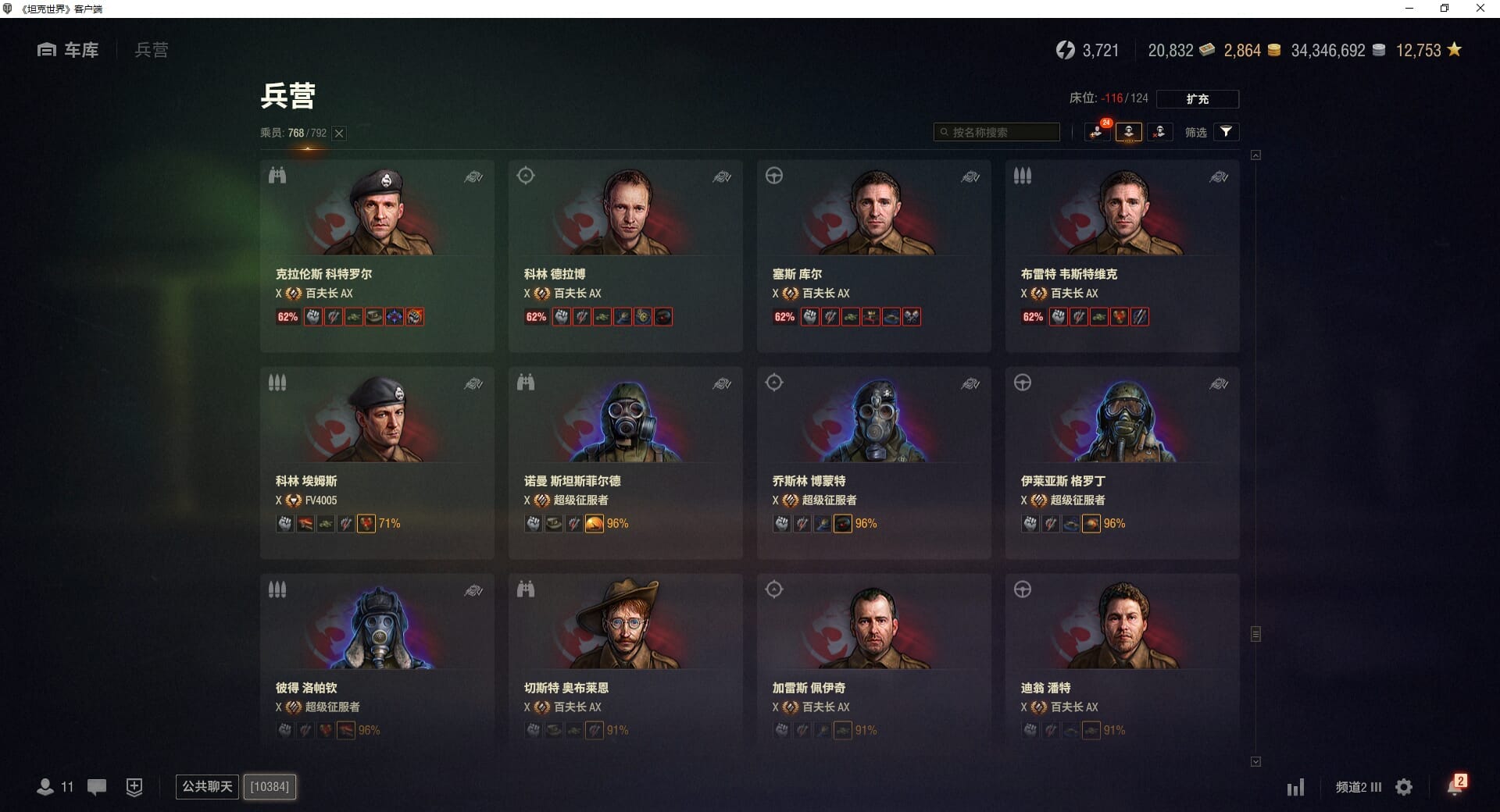1500x812 pixels.
Task: Select crew member 克拉伦斯 科特罗尔
Action: click(x=377, y=255)
